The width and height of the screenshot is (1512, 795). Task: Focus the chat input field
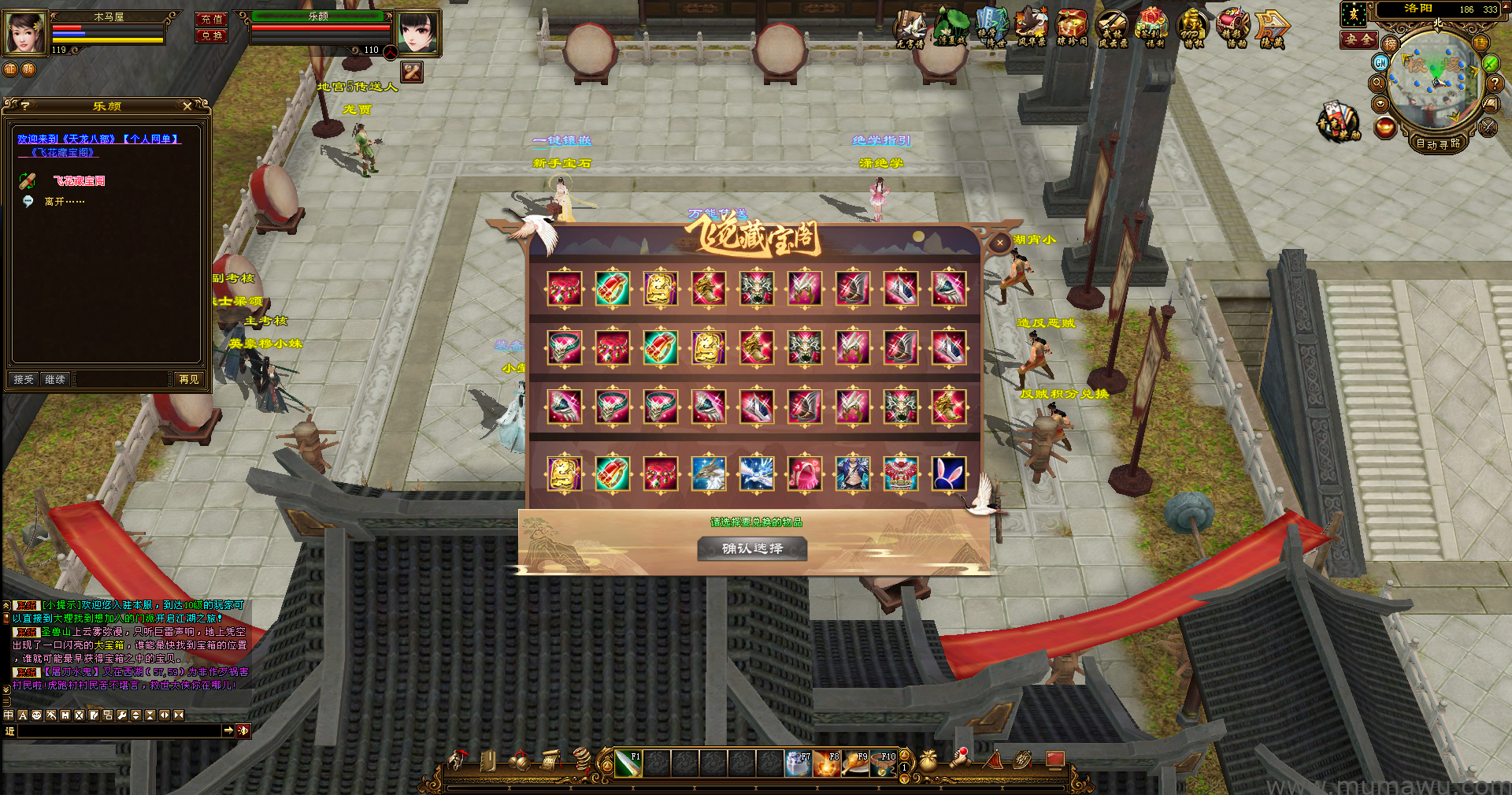pos(118,731)
